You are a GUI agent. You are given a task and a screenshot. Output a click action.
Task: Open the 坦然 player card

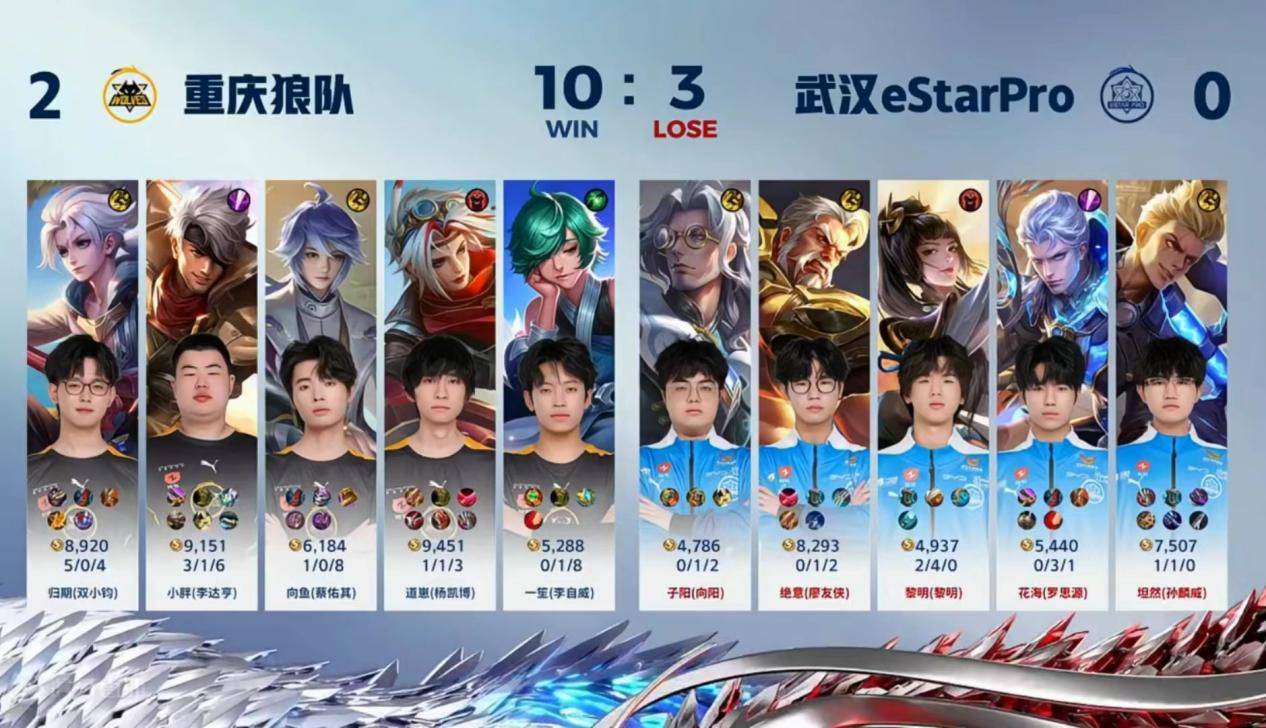1171,395
